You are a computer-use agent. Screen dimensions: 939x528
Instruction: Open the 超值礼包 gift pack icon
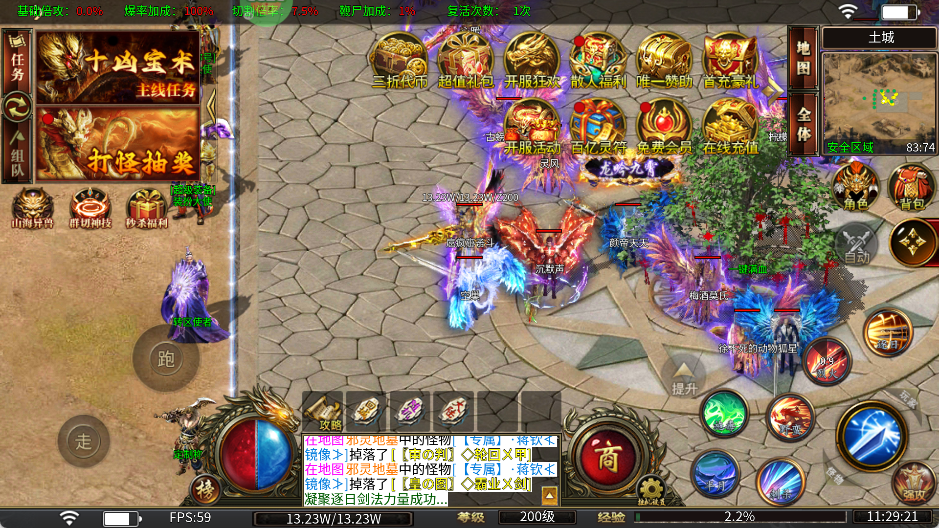click(x=465, y=60)
